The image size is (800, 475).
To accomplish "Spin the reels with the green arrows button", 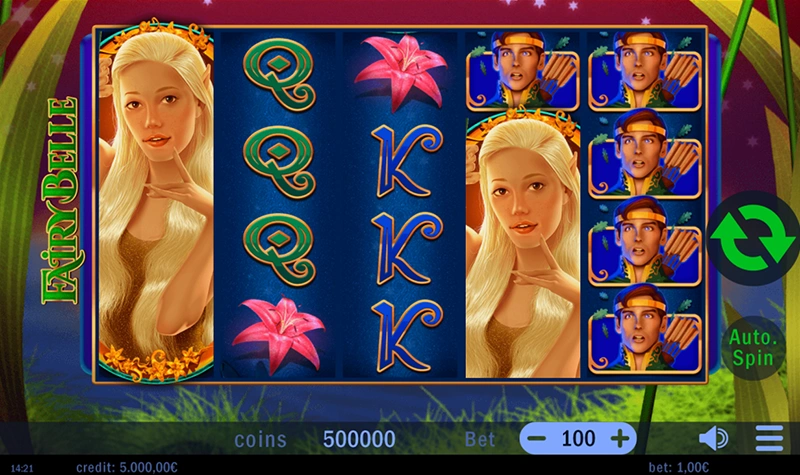I will pos(751,237).
